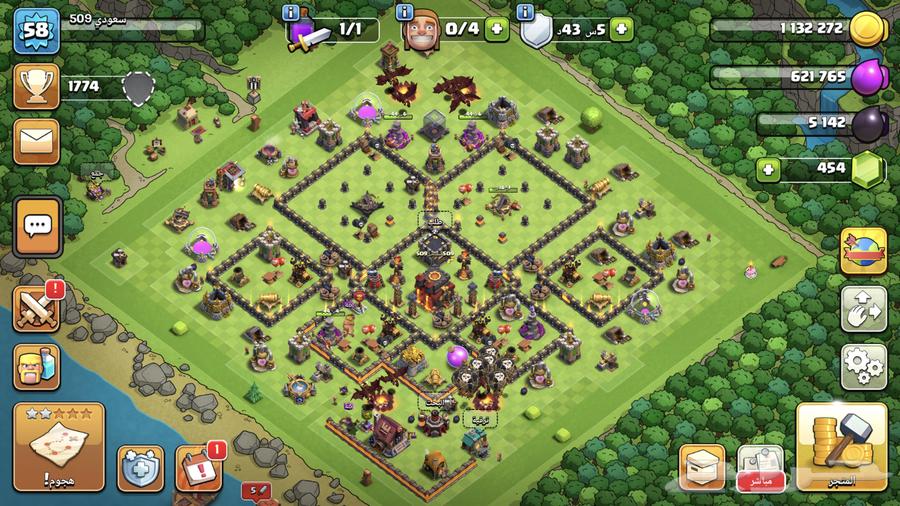900x506 pixels.
Task: Open the village layout editor hand icon
Action: pos(863,309)
